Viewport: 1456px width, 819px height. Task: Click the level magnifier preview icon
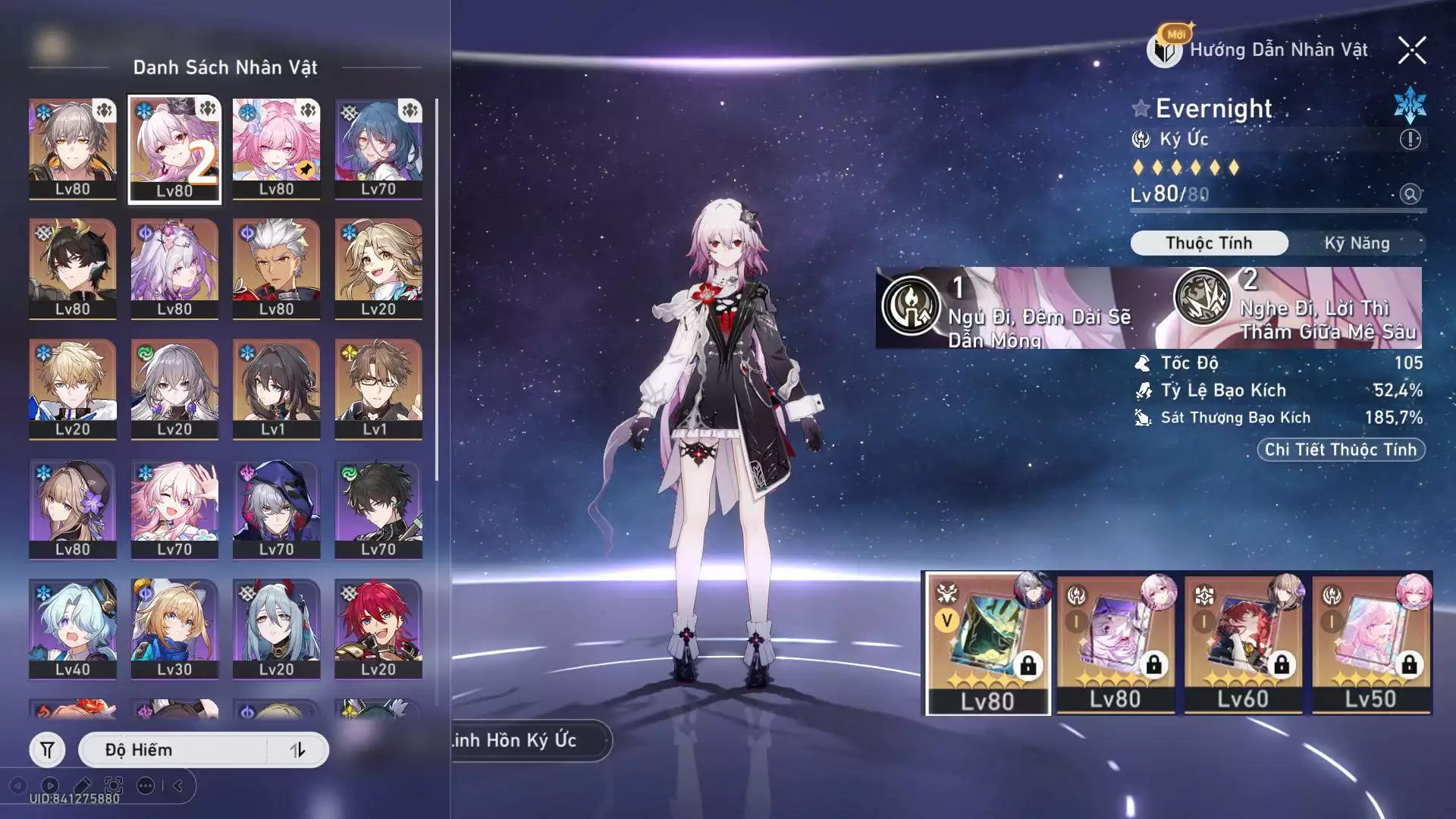(1410, 194)
